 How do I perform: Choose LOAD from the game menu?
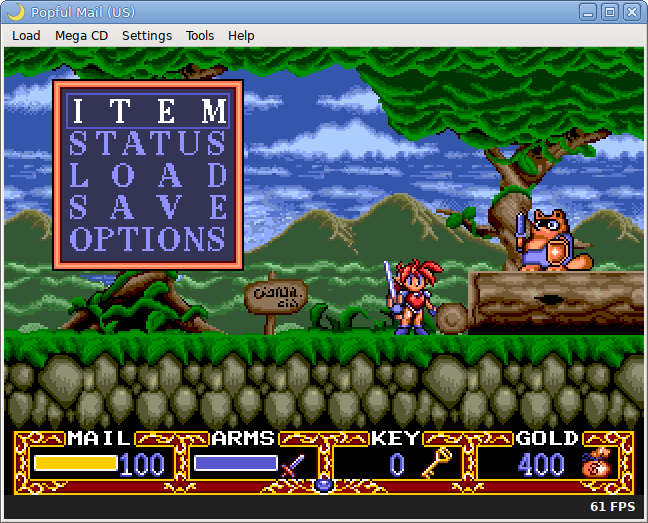148,174
